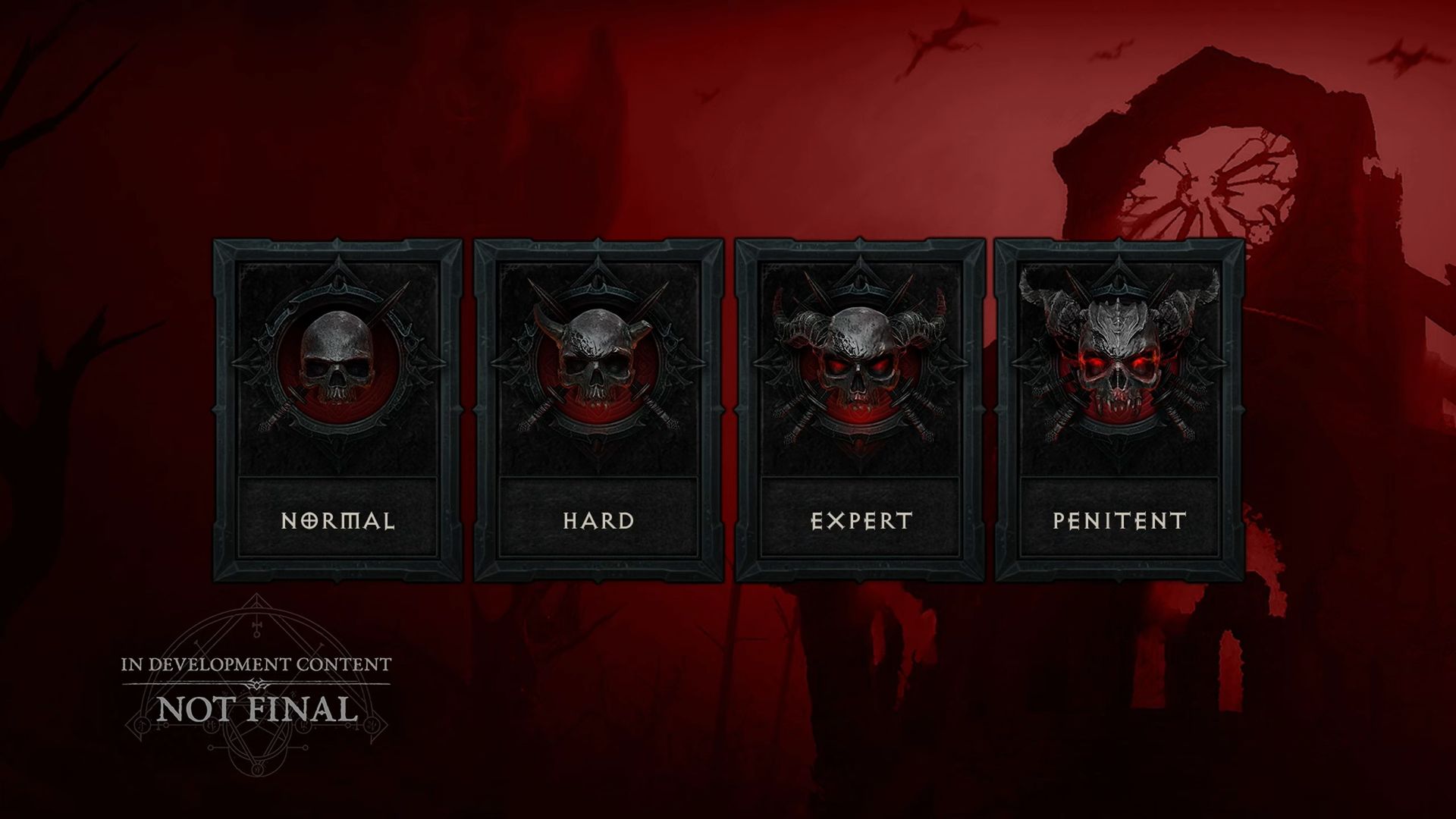Choose the Normal difficulty card

pos(339,409)
